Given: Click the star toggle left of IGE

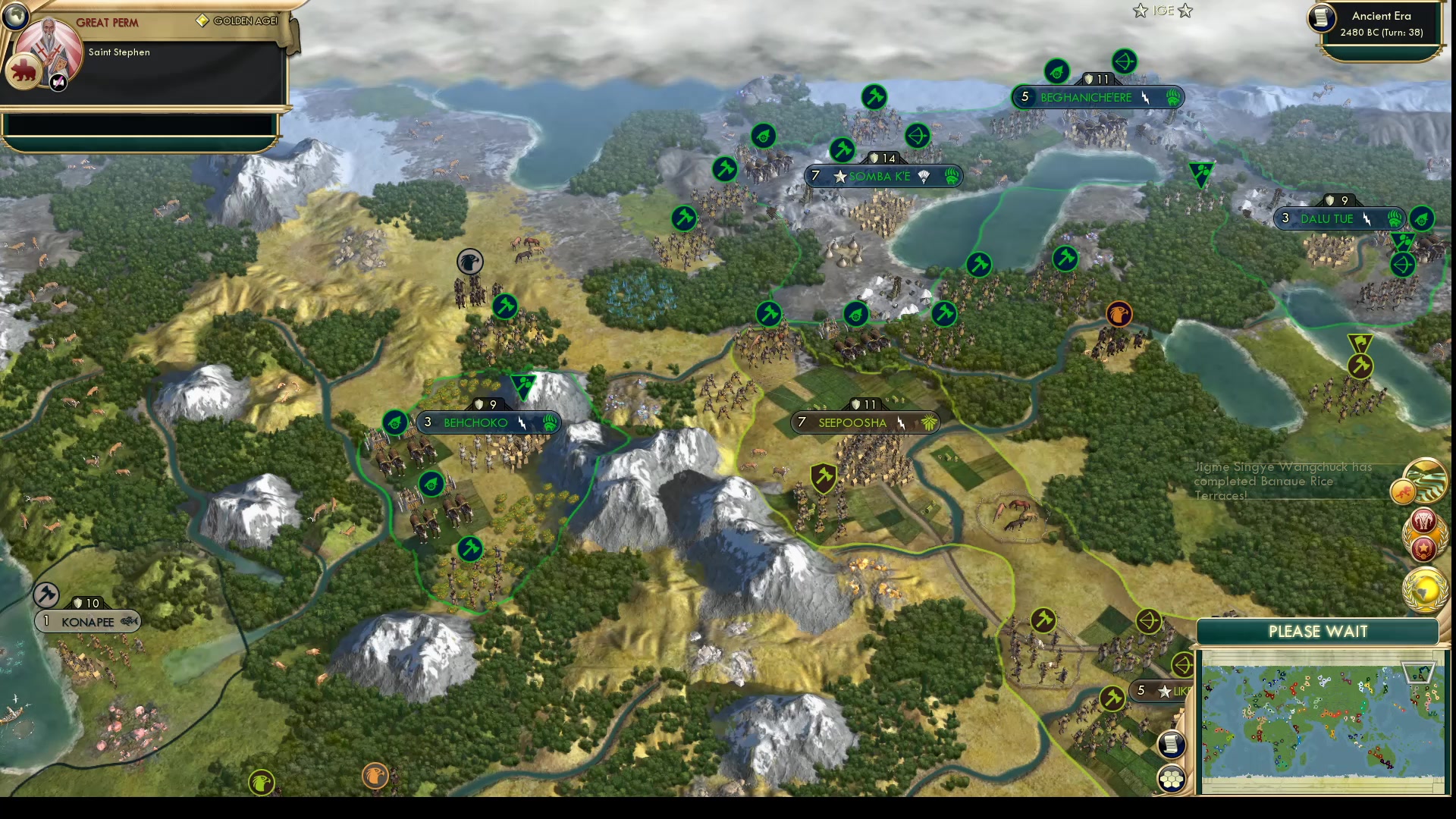Looking at the screenshot, I should point(1141,11).
